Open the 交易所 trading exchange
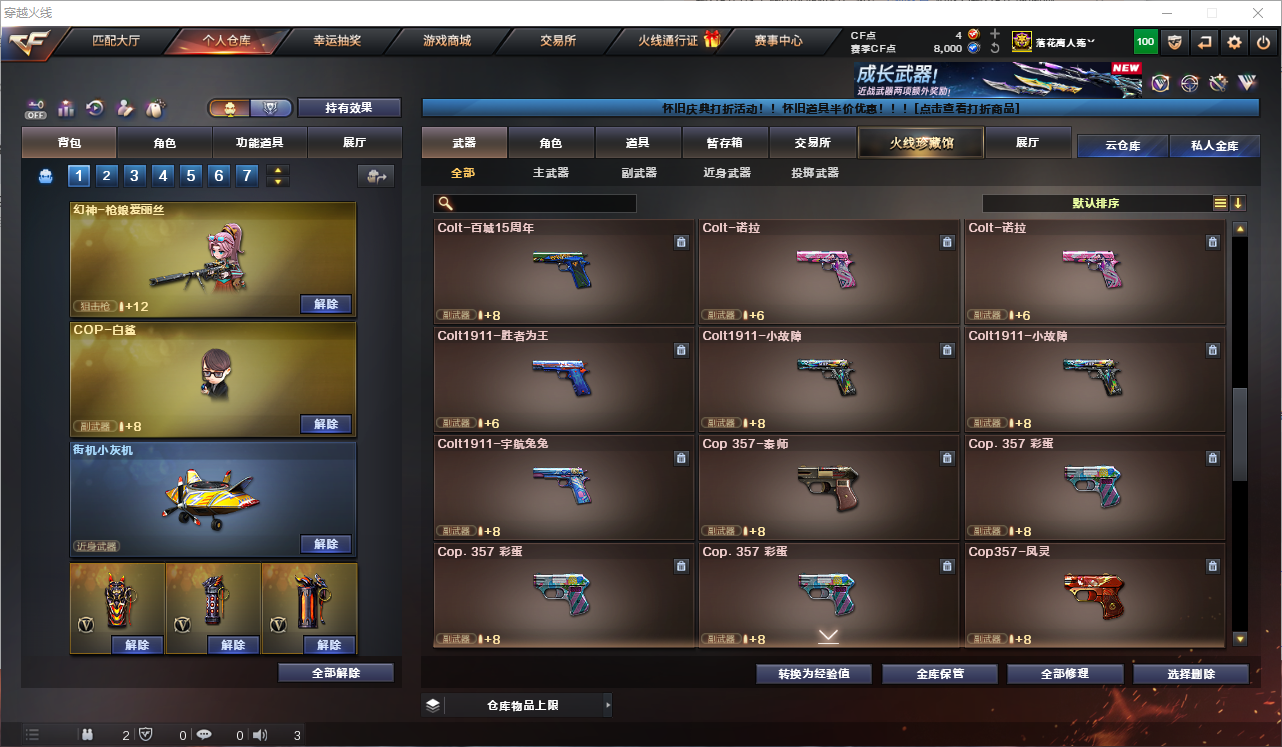This screenshot has width=1282, height=747. (x=558, y=41)
